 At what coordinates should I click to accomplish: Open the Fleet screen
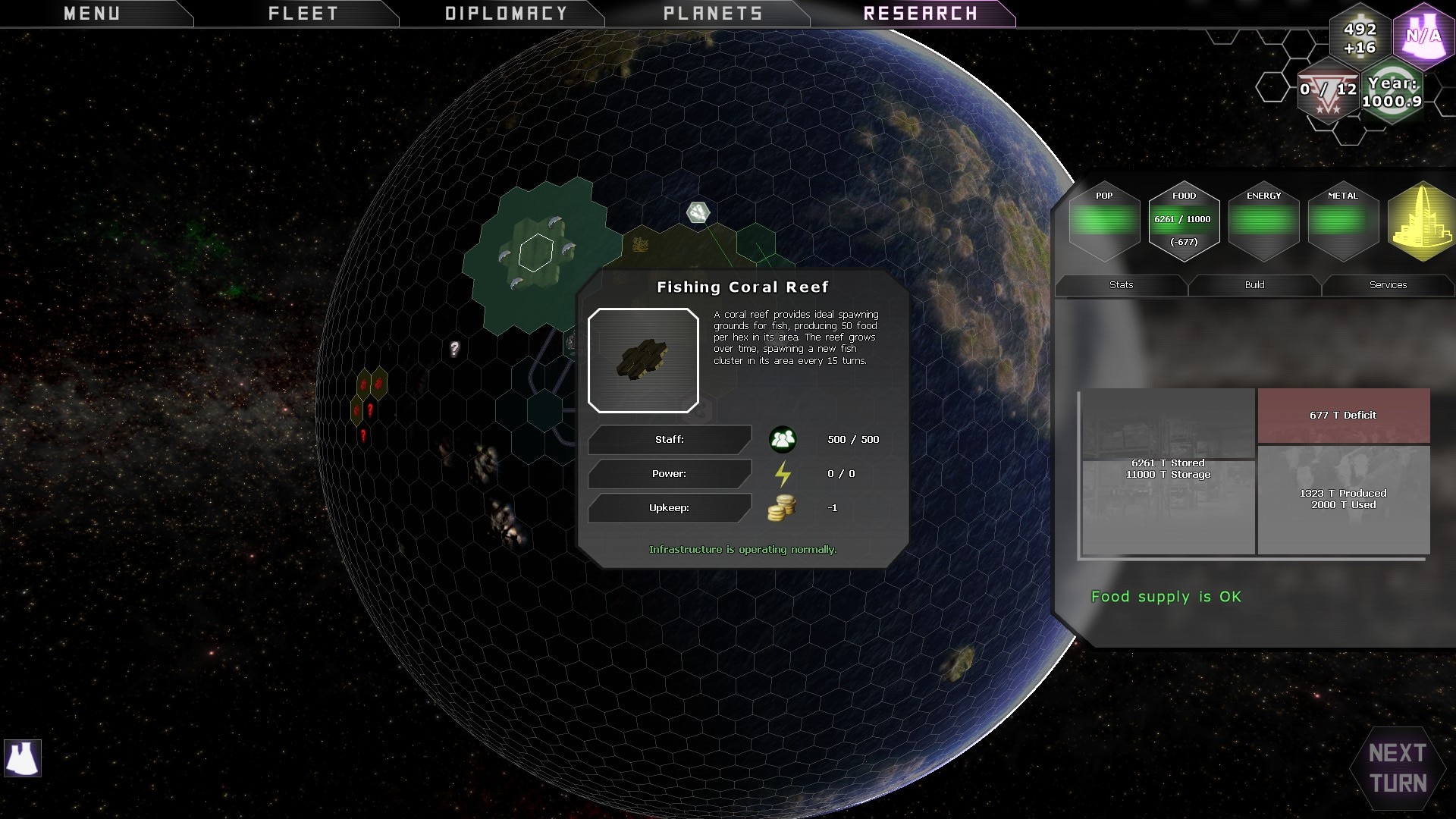click(303, 14)
